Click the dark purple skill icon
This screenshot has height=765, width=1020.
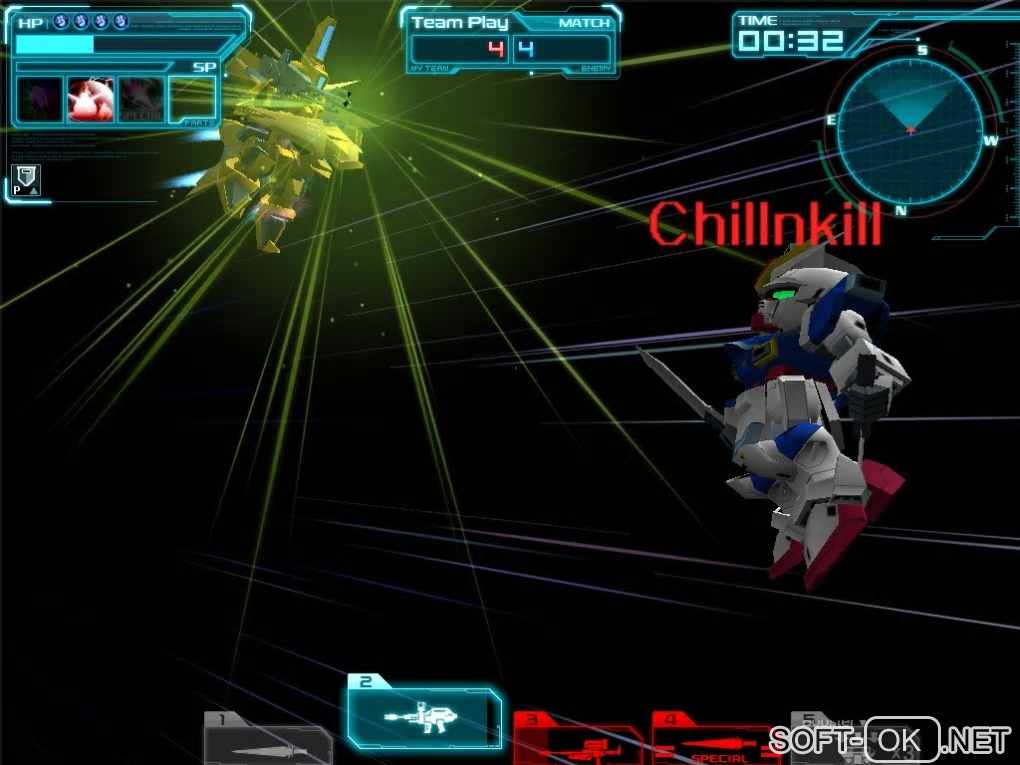point(40,99)
